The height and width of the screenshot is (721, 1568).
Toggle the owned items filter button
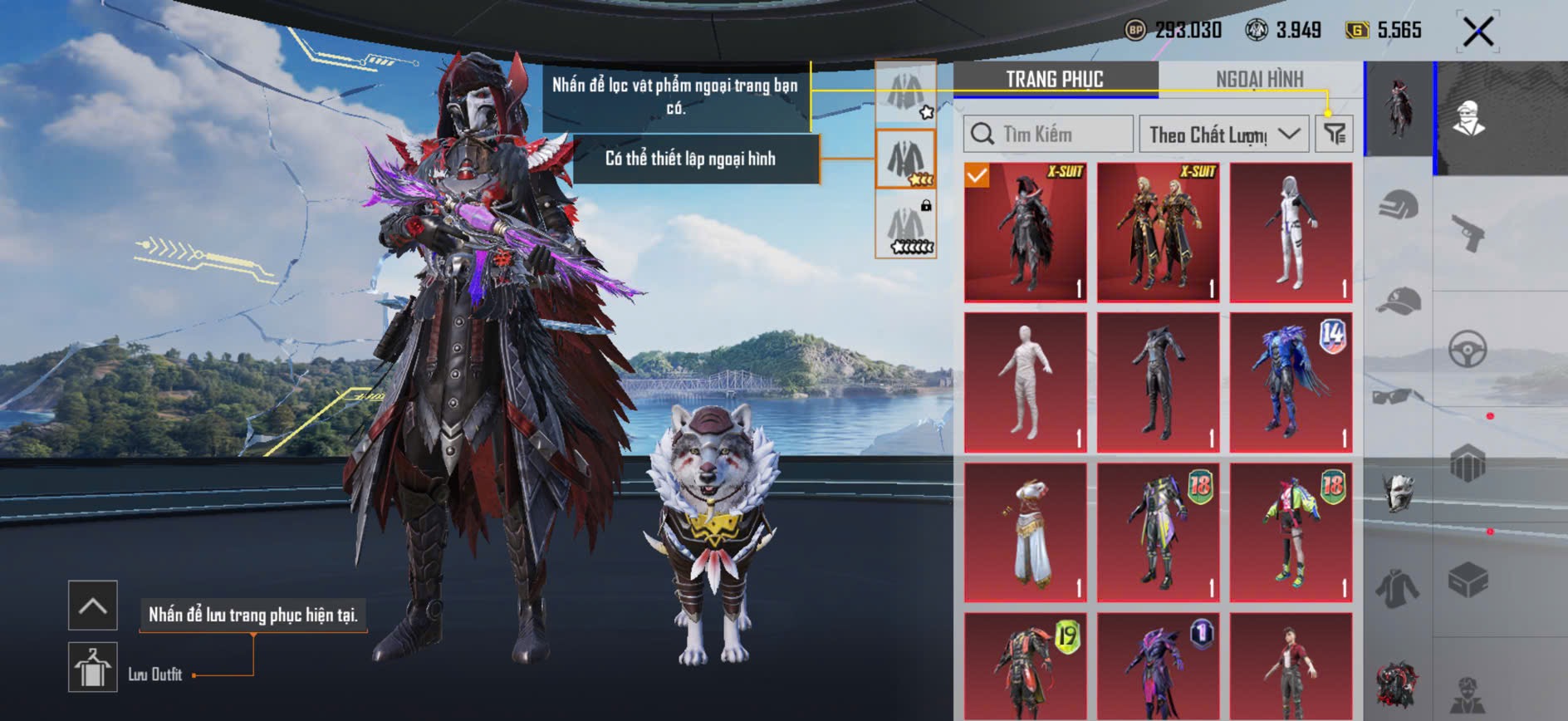(1335, 134)
